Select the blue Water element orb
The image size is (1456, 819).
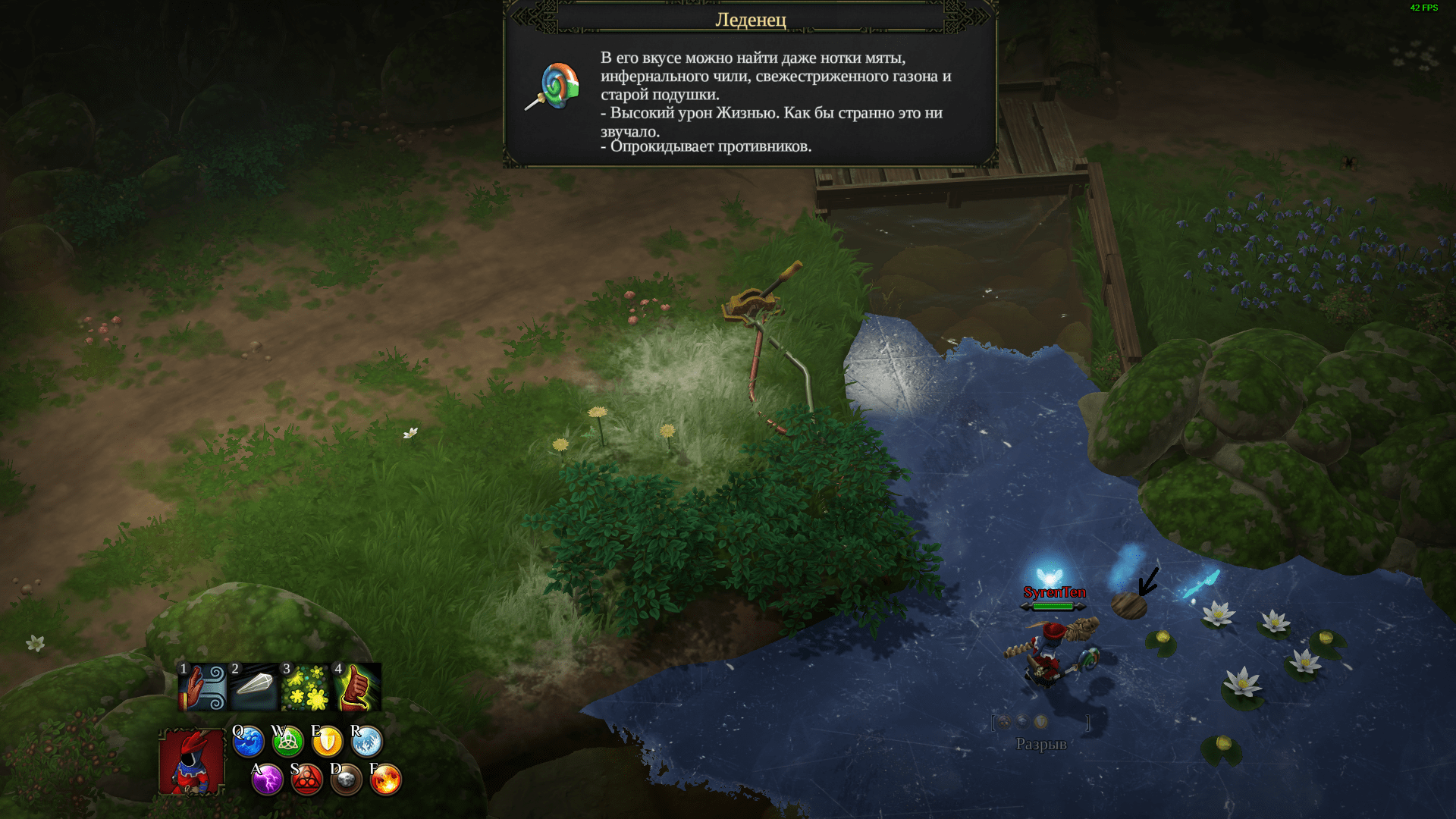pyautogui.click(x=248, y=742)
